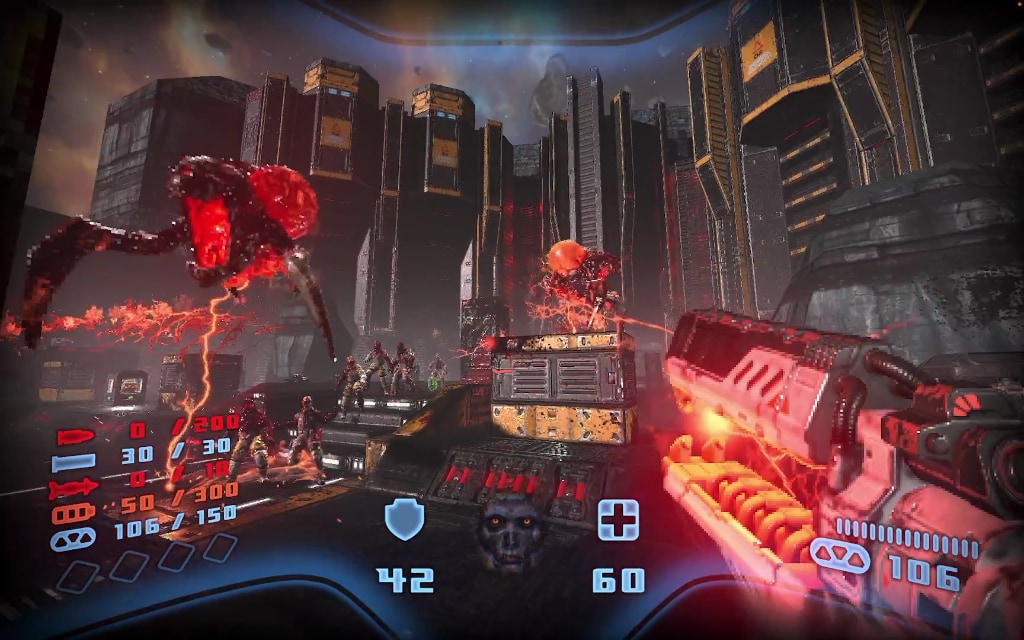Image resolution: width=1024 pixels, height=640 pixels.
Task: Choose the red rocket ammo icon
Action: click(x=75, y=488)
